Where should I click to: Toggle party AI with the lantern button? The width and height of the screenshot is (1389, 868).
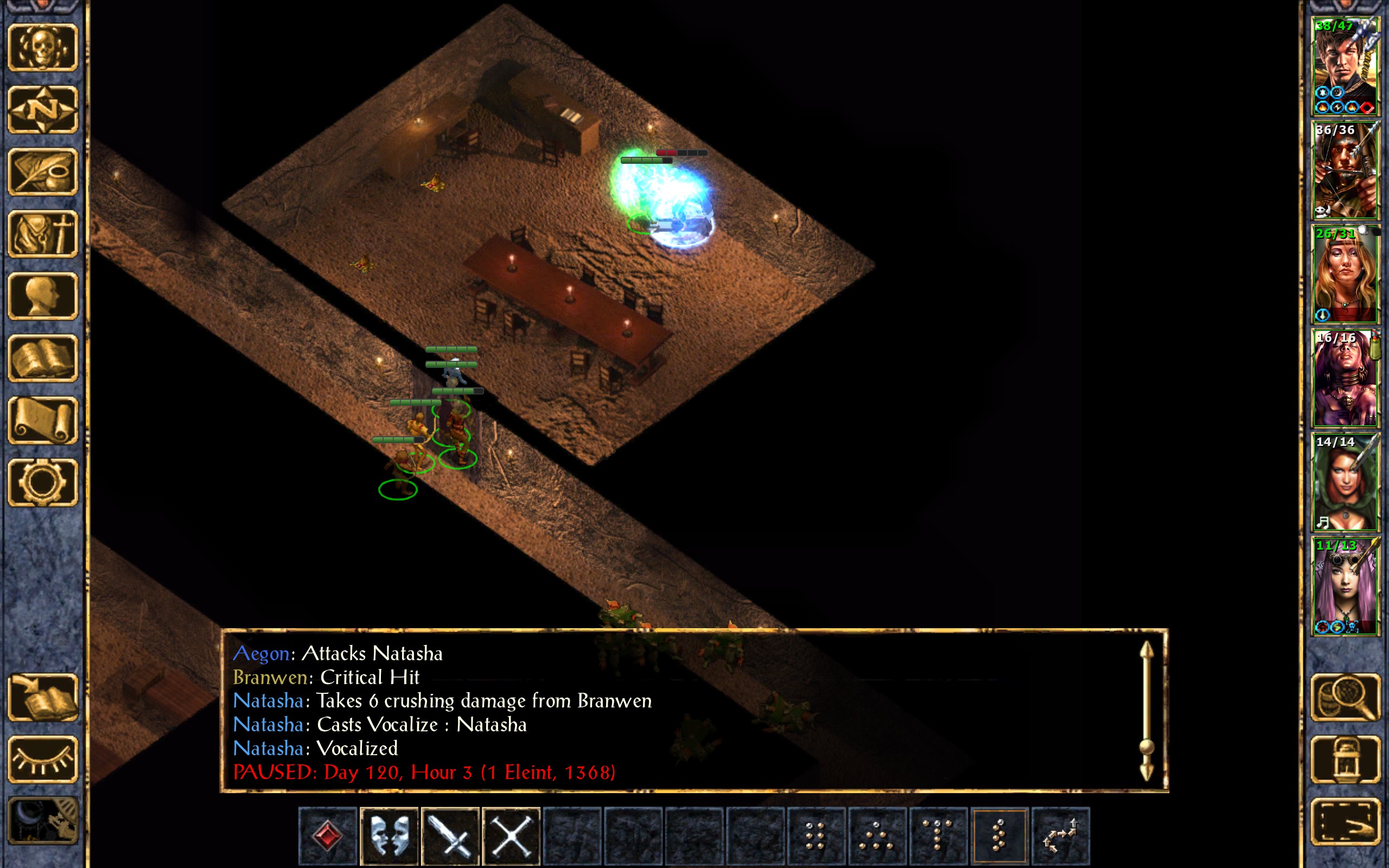1345,759
